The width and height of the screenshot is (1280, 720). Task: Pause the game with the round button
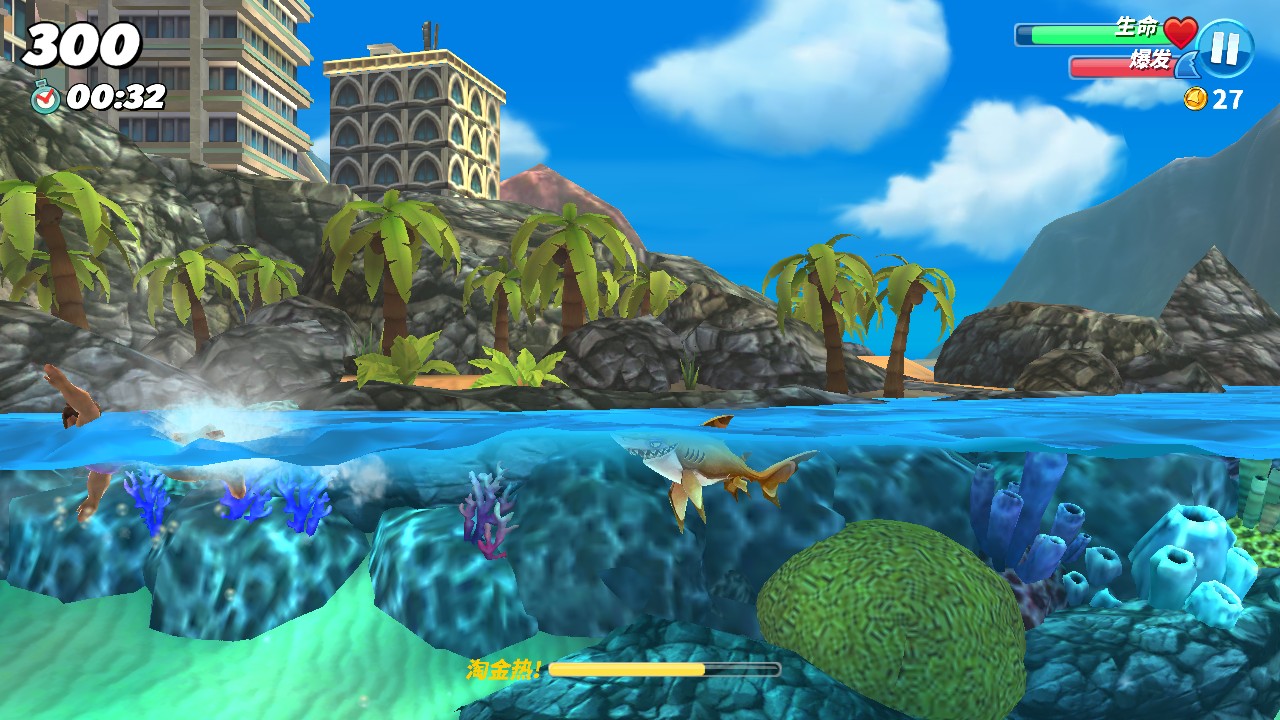coord(1225,47)
